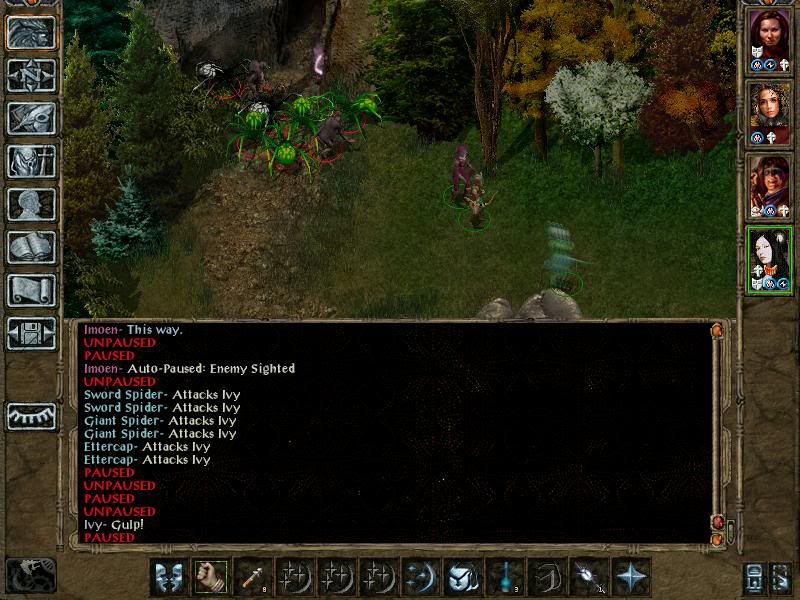Select the black-haired pale woman portrait

[x=770, y=256]
